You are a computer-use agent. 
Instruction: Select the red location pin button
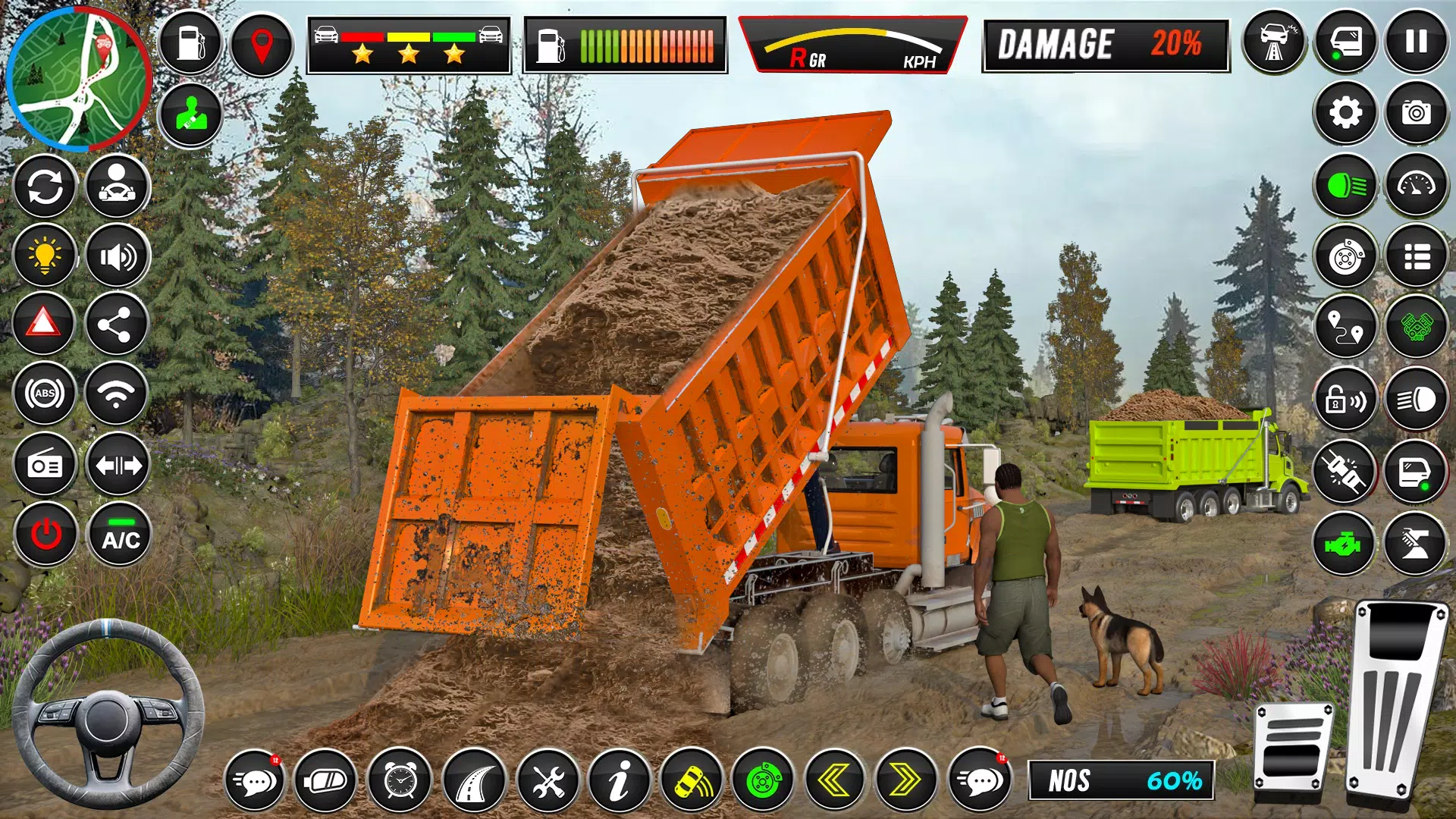point(262,45)
